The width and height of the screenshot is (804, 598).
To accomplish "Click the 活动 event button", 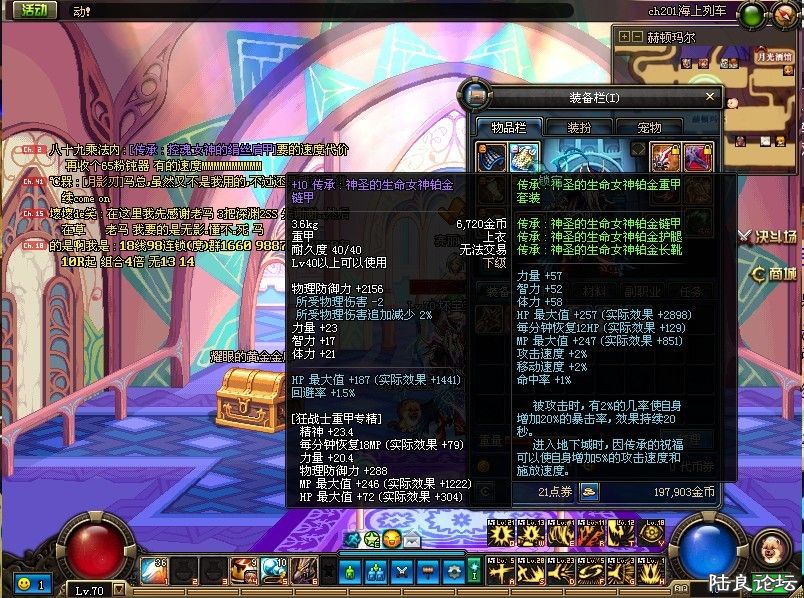I will point(33,10).
